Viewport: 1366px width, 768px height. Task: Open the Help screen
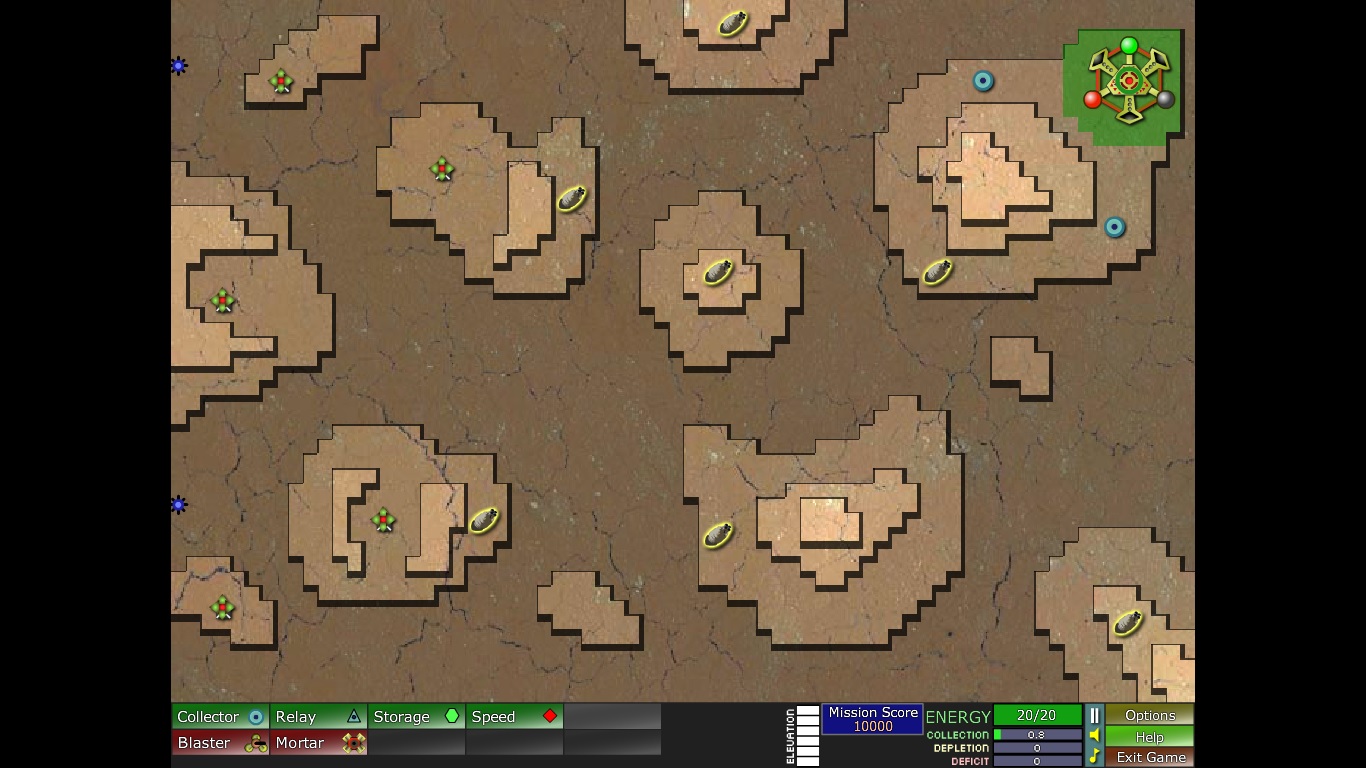click(1149, 736)
